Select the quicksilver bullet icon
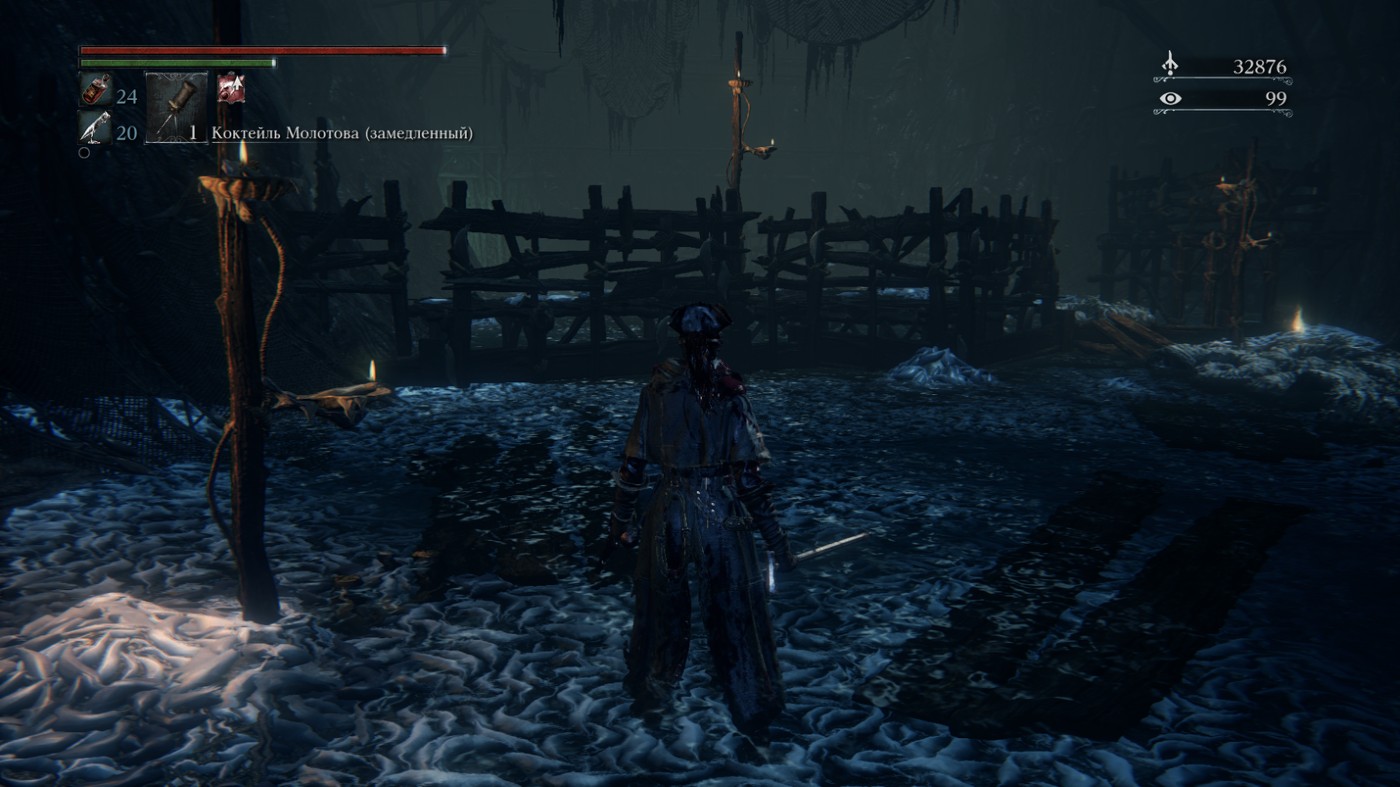This screenshot has height=787, width=1400. click(x=95, y=128)
